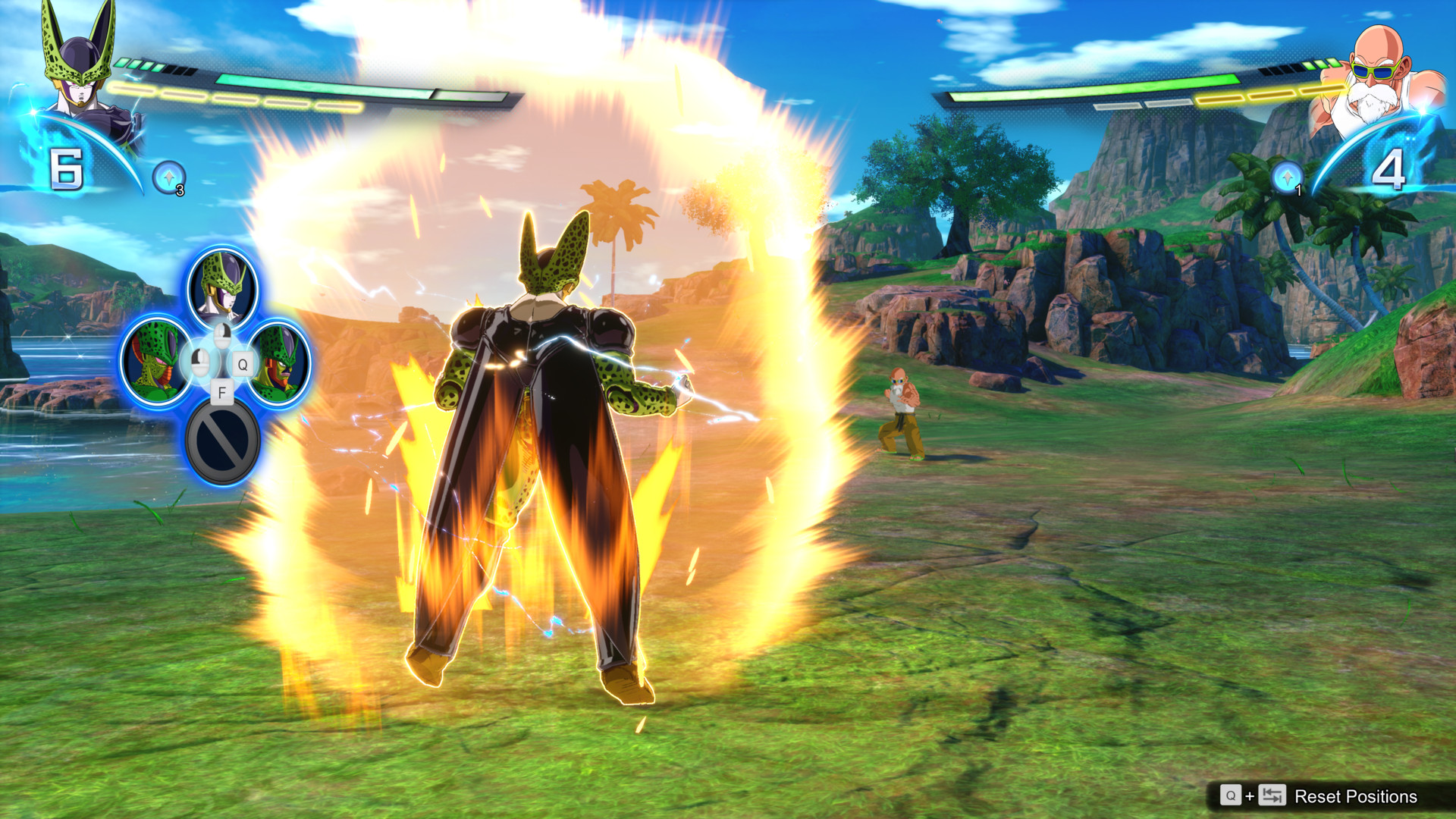
Task: Click the right mouse button prompt icon
Action: click(223, 336)
